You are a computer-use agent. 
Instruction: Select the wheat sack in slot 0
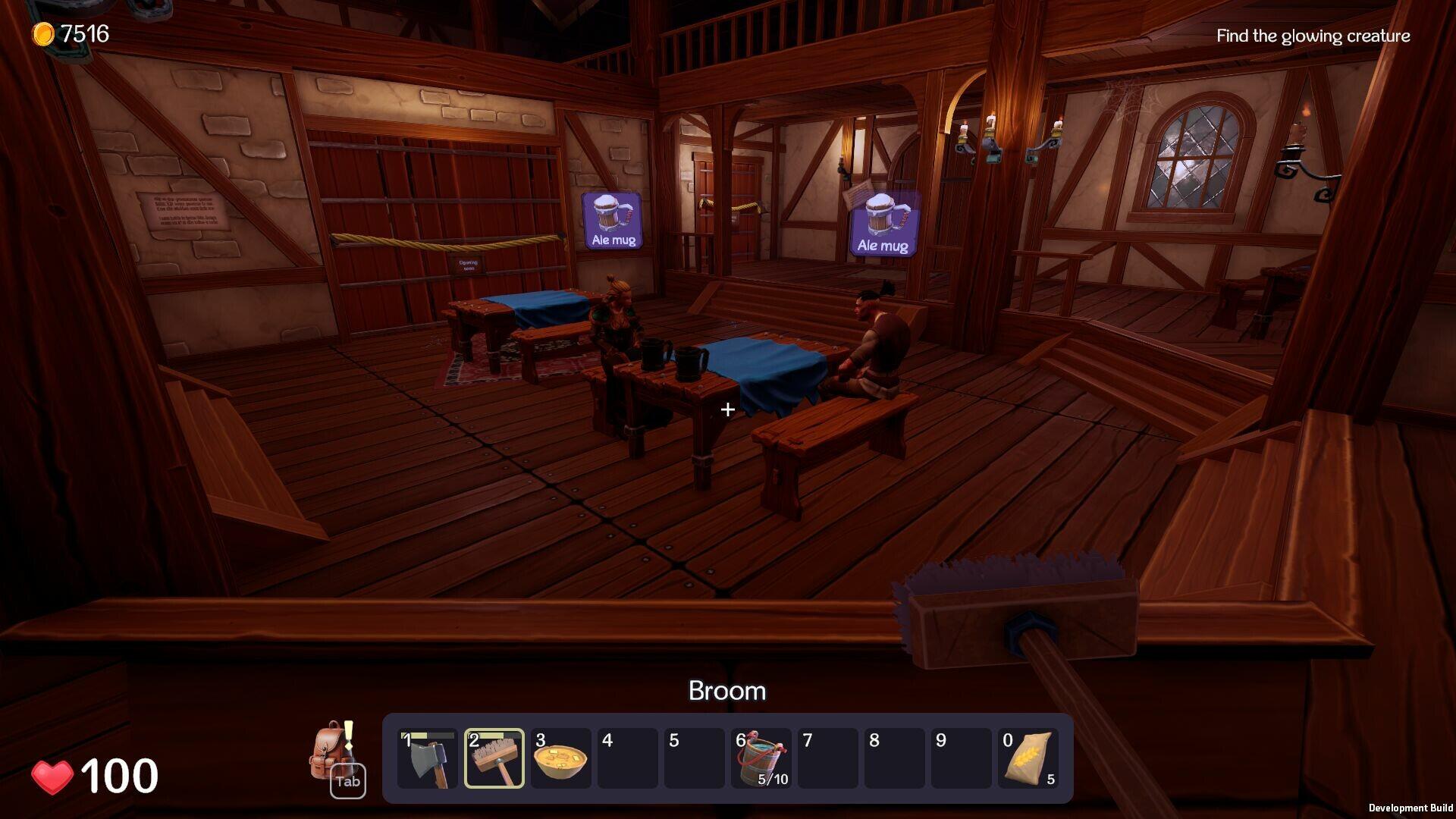1028,758
